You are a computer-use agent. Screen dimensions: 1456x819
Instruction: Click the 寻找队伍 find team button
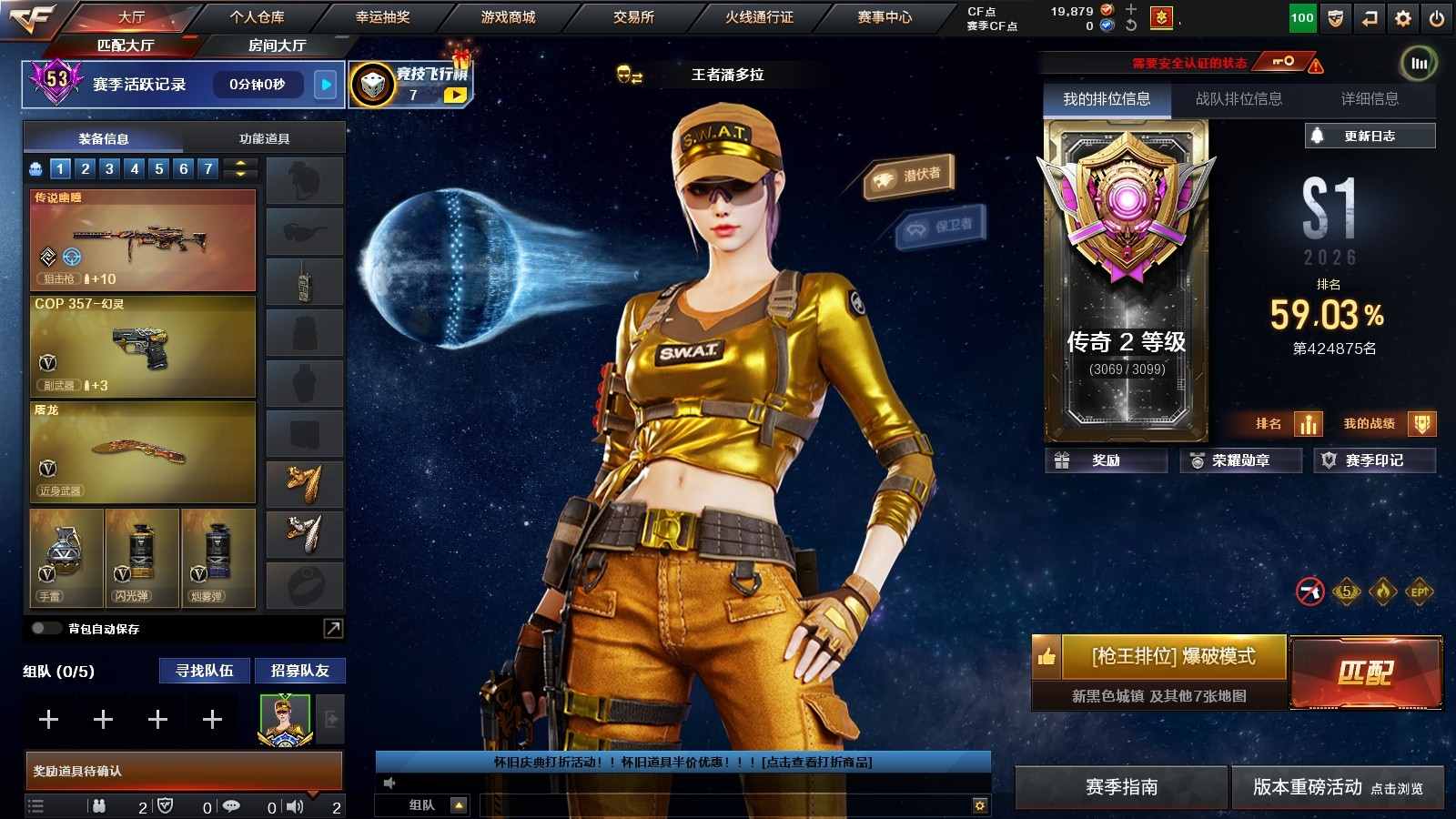[x=205, y=671]
